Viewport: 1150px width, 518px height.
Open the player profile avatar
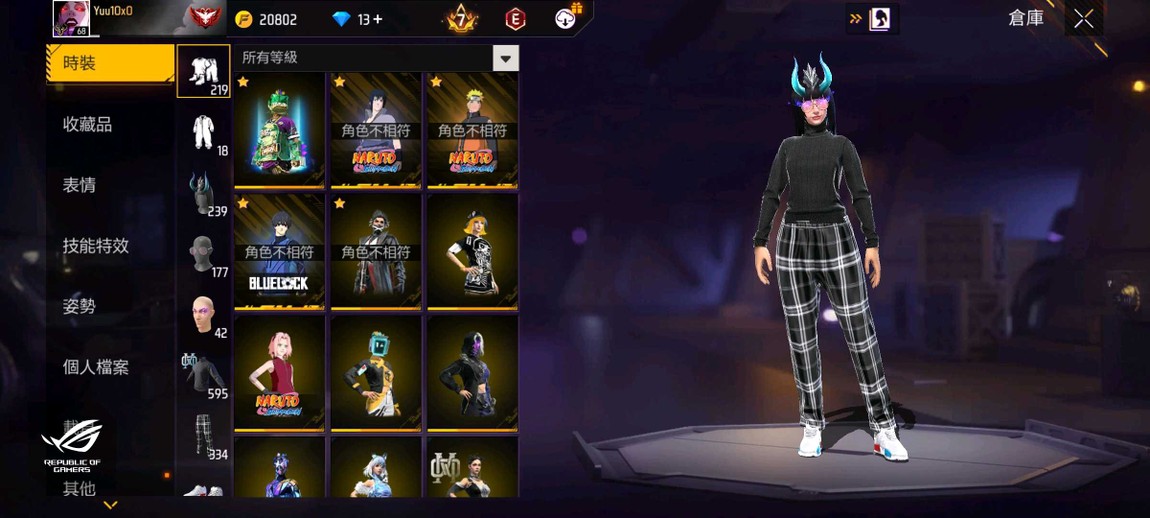(x=71, y=18)
